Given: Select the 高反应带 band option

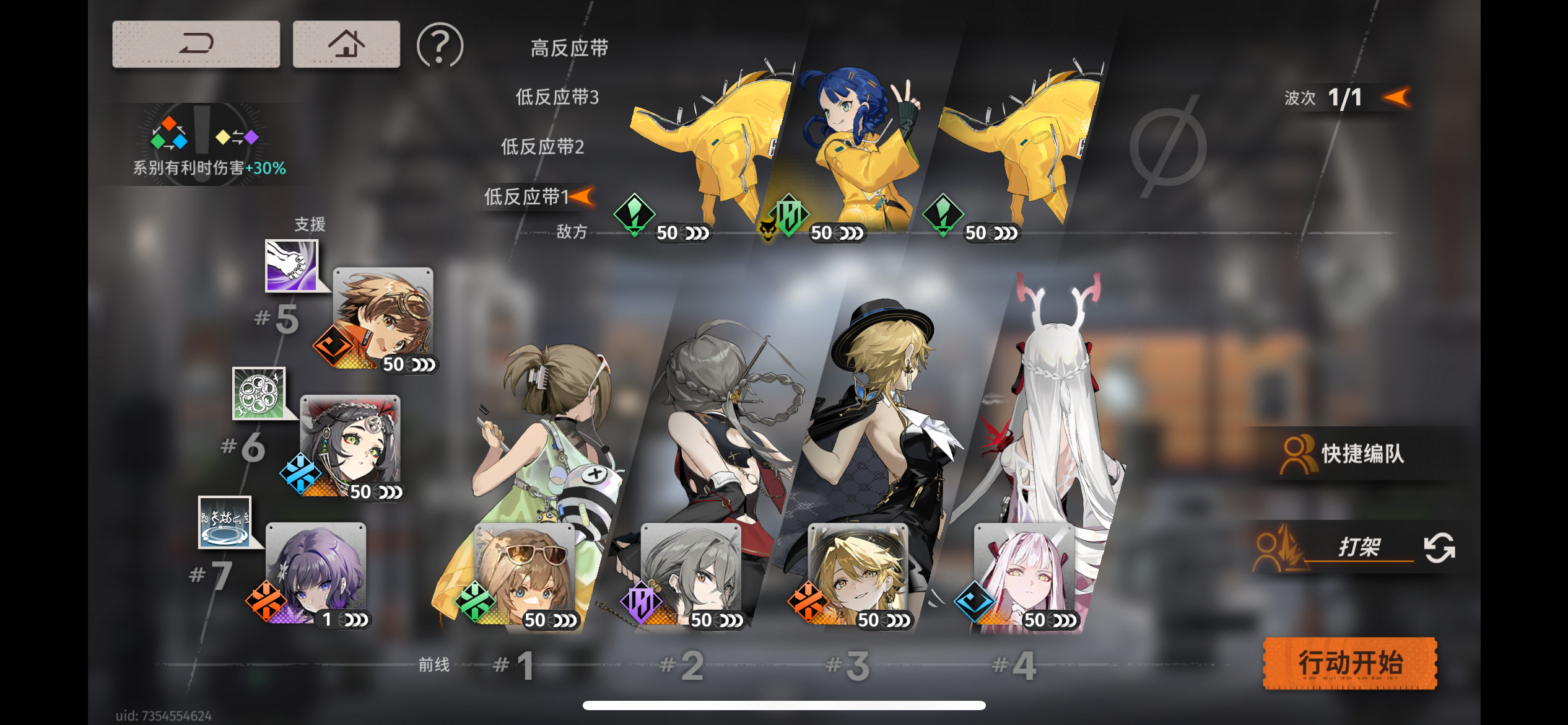Looking at the screenshot, I should coord(569,46).
